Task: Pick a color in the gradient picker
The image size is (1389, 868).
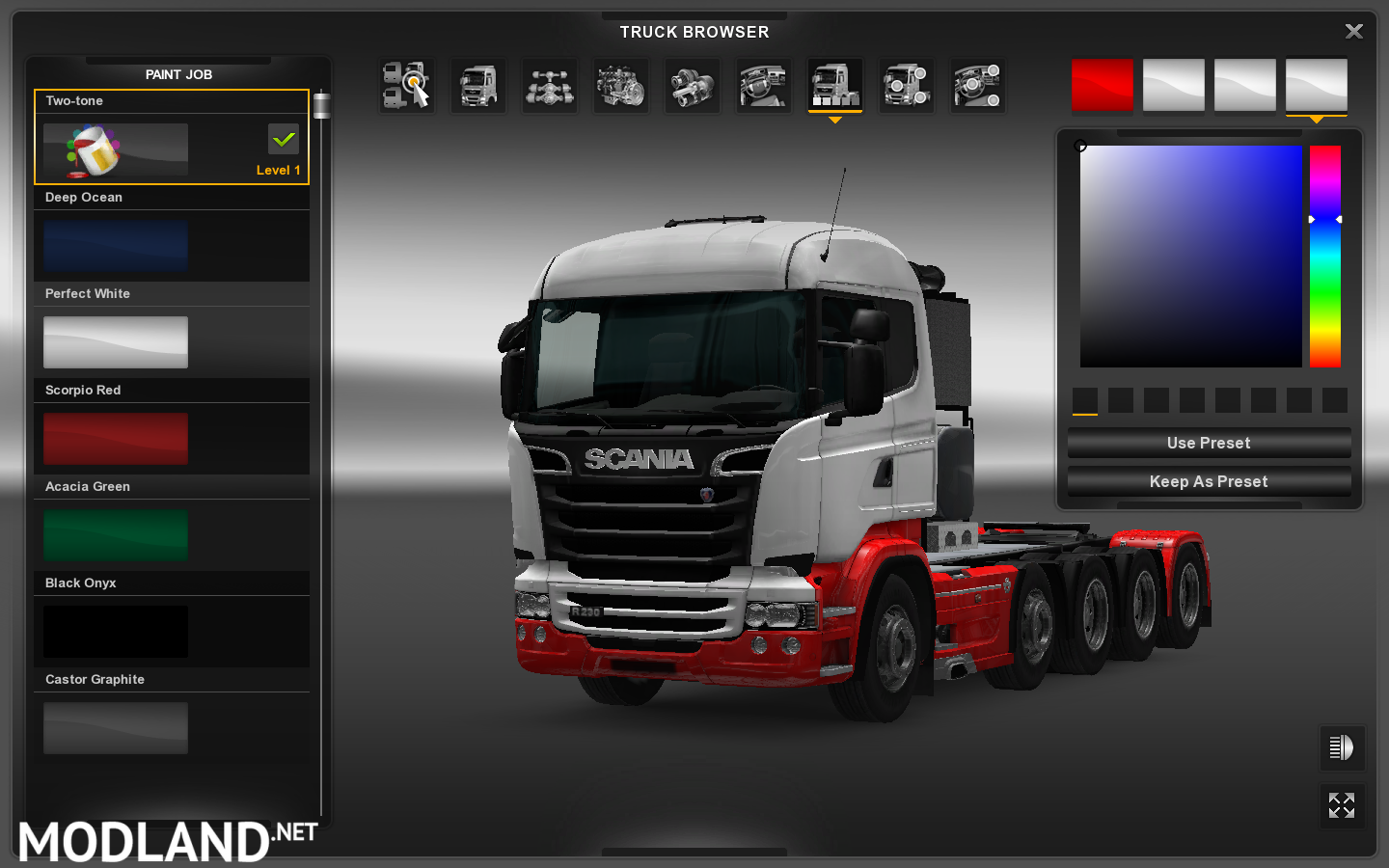Action: (x=1191, y=256)
